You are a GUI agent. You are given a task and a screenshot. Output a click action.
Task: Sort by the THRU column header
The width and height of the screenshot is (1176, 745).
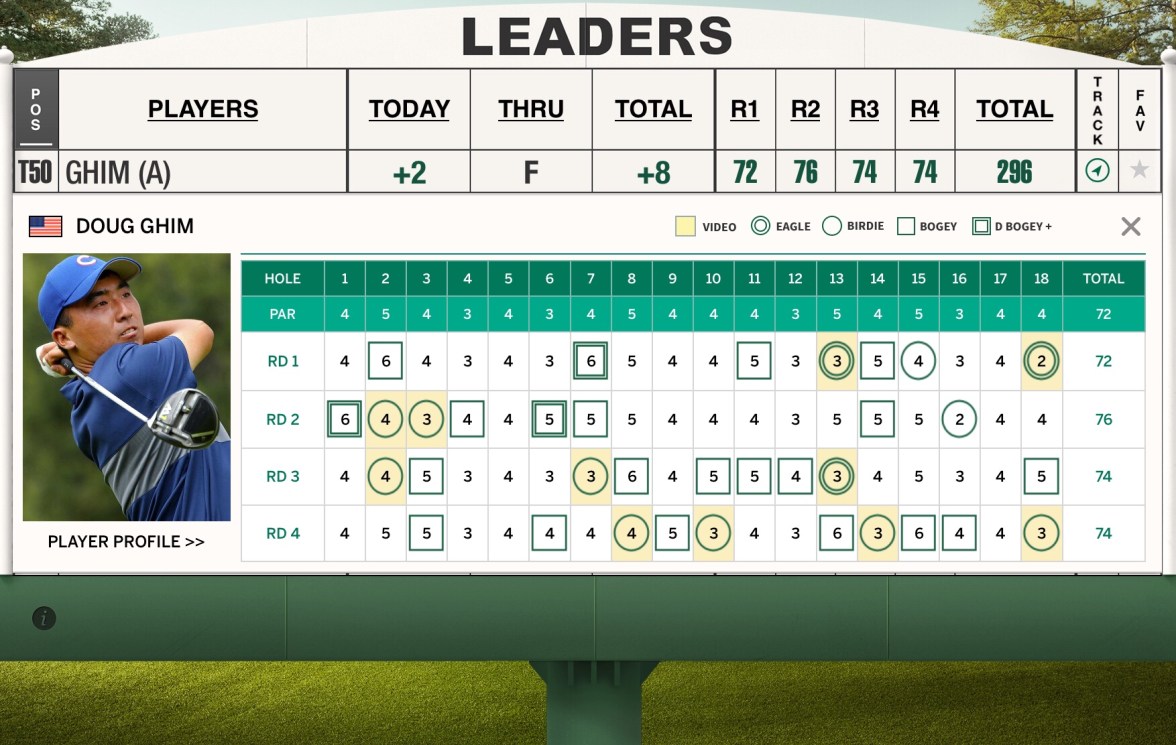531,109
